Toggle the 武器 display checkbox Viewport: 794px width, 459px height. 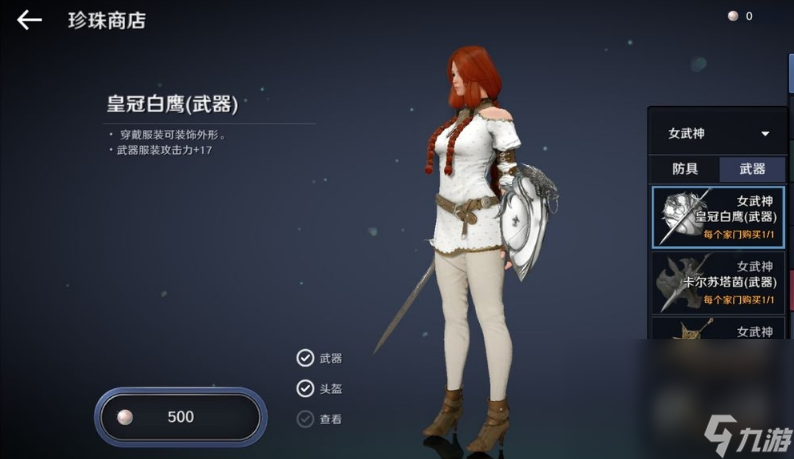pyautogui.click(x=305, y=358)
